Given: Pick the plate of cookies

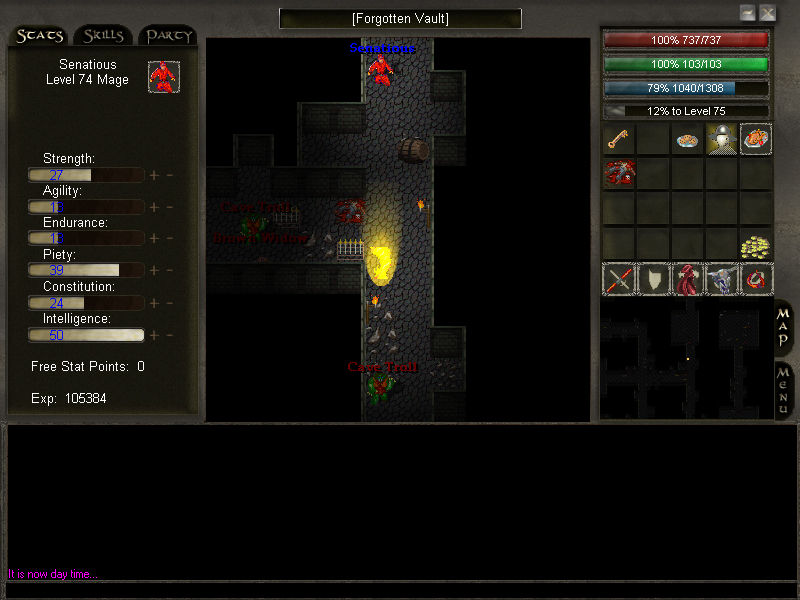Looking at the screenshot, I should (687, 140).
